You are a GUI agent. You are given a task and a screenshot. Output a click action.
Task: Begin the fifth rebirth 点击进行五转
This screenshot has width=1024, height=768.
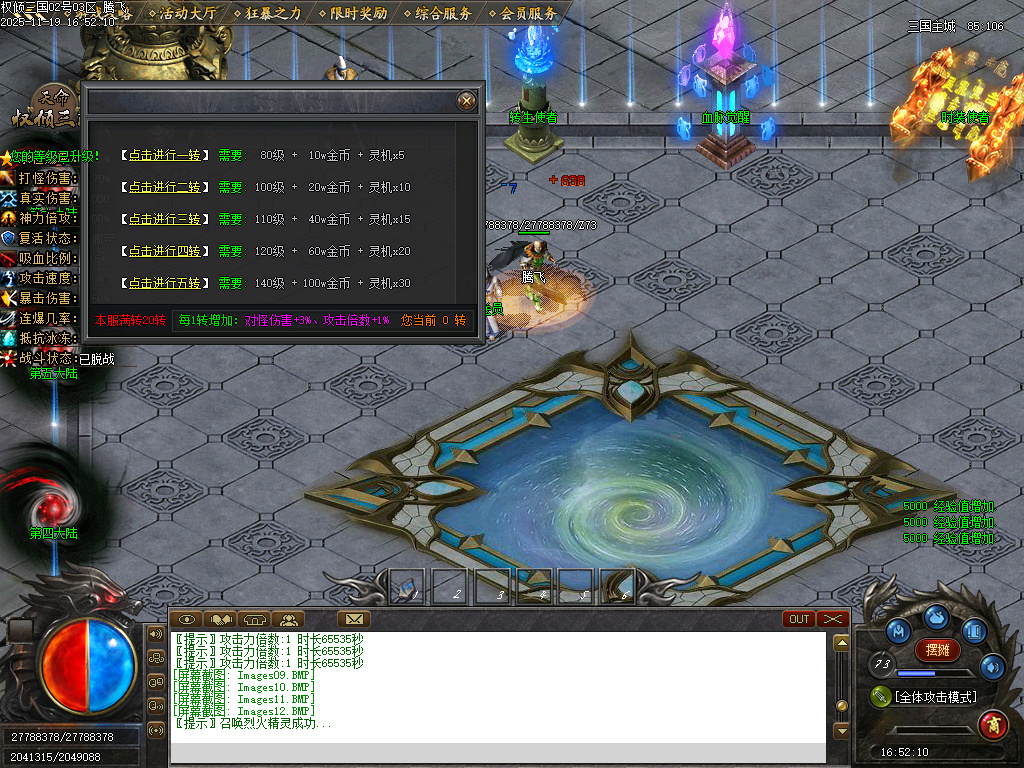(165, 283)
